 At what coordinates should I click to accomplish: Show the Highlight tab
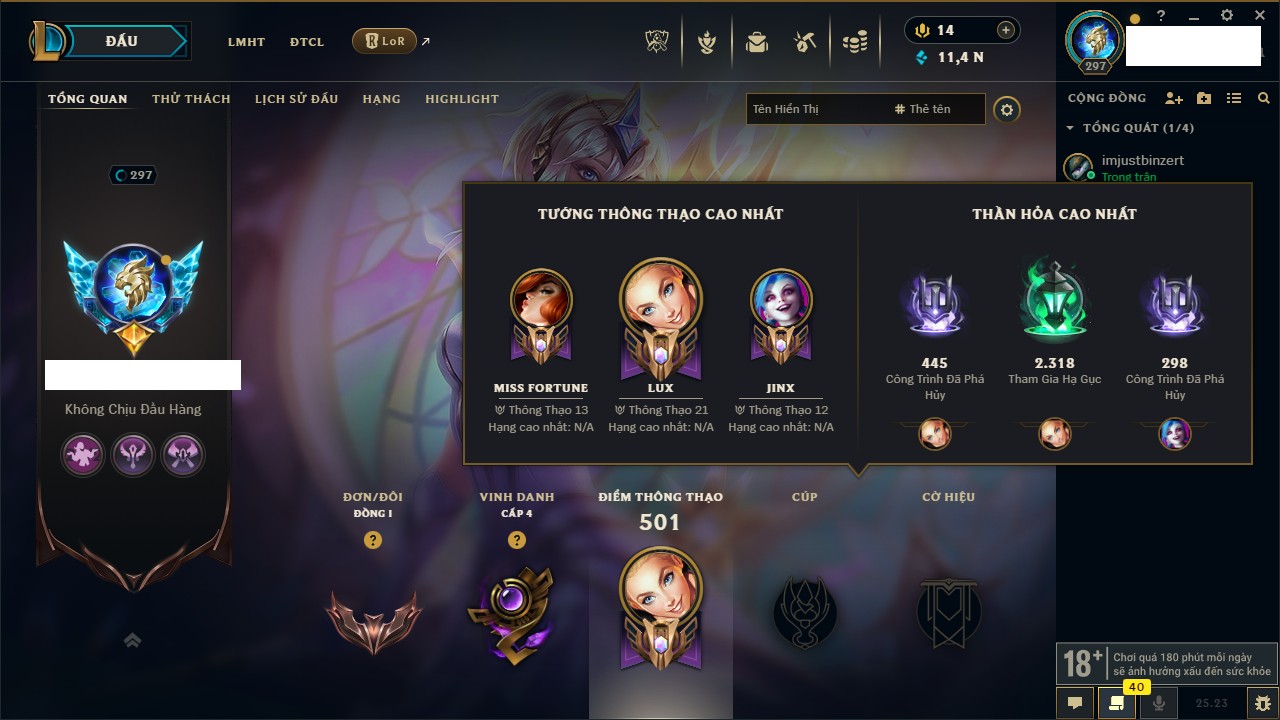point(461,99)
